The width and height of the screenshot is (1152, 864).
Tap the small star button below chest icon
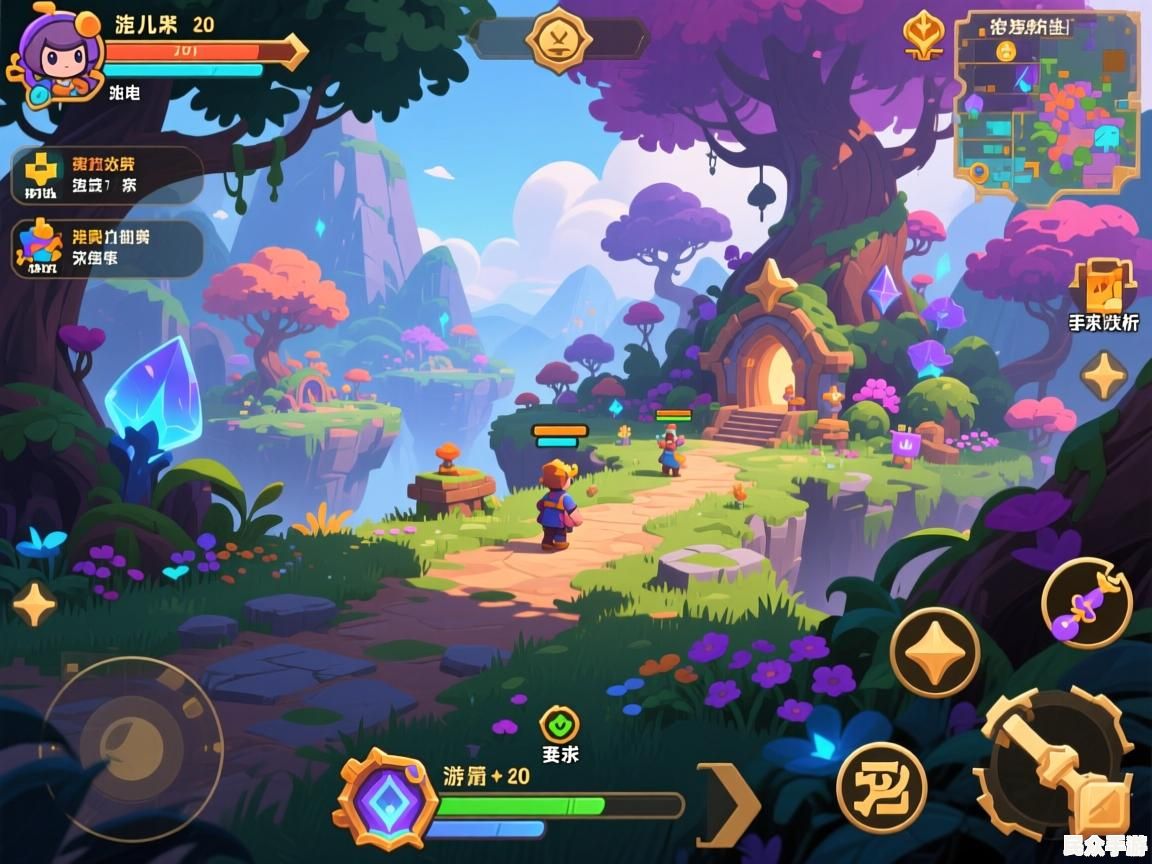1103,376
